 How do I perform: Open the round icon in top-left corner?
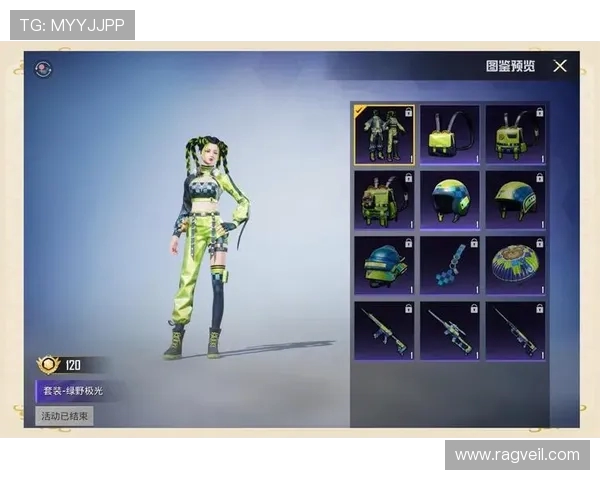click(43, 69)
